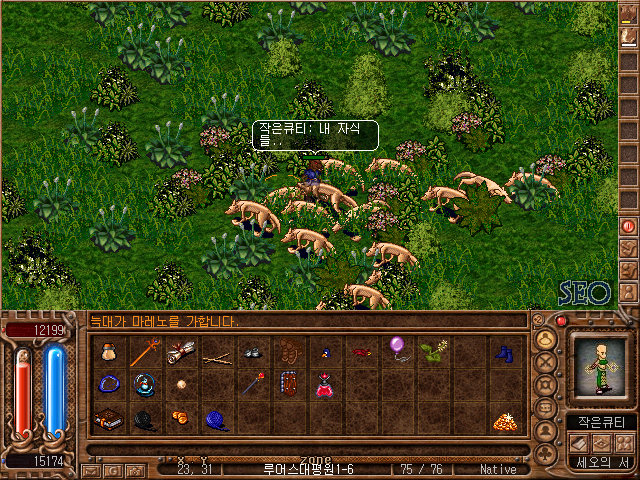The height and width of the screenshot is (480, 640).
Task: Select the red potion bottle
Action: point(325,385)
